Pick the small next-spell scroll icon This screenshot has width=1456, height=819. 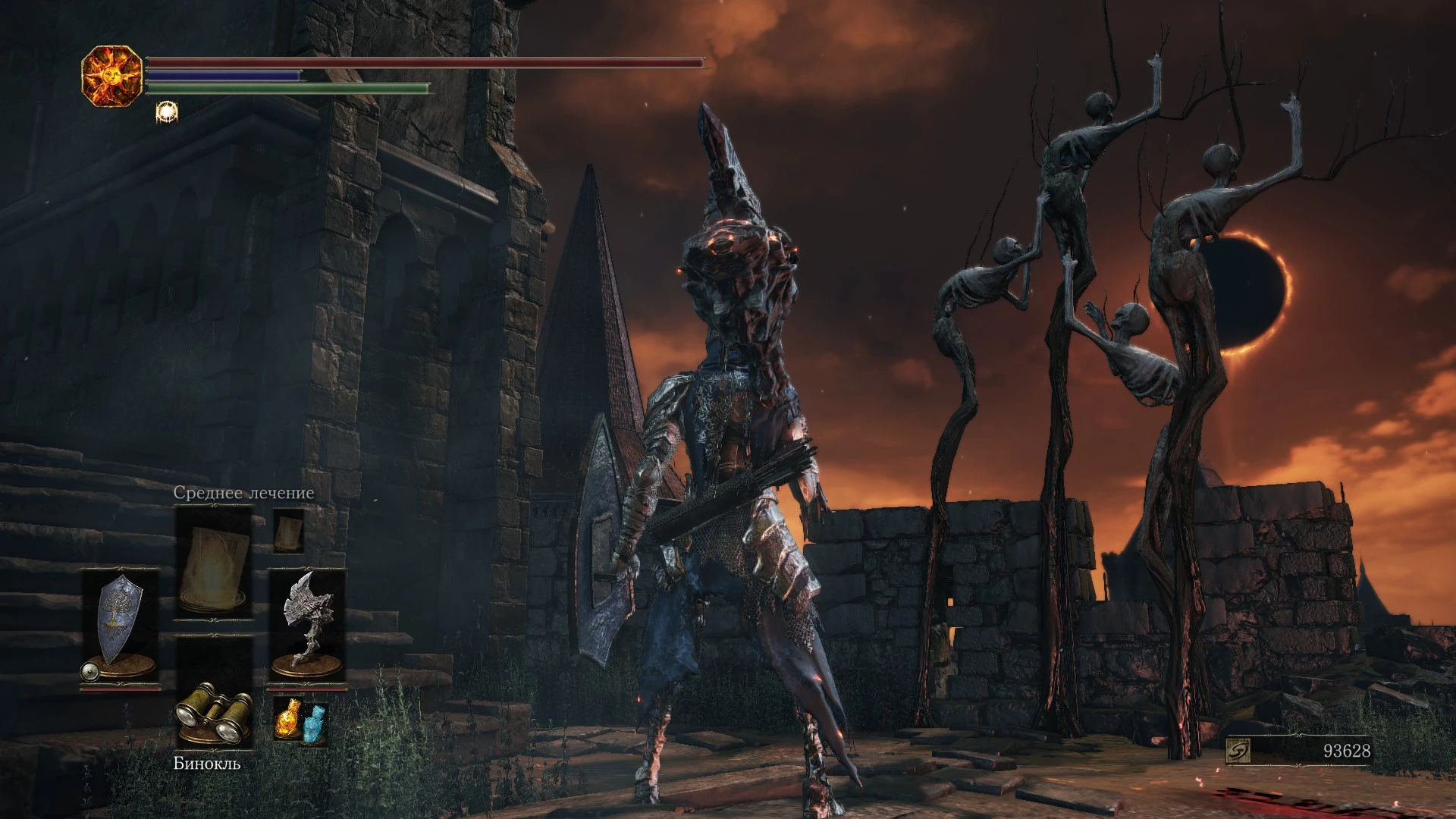click(x=288, y=530)
